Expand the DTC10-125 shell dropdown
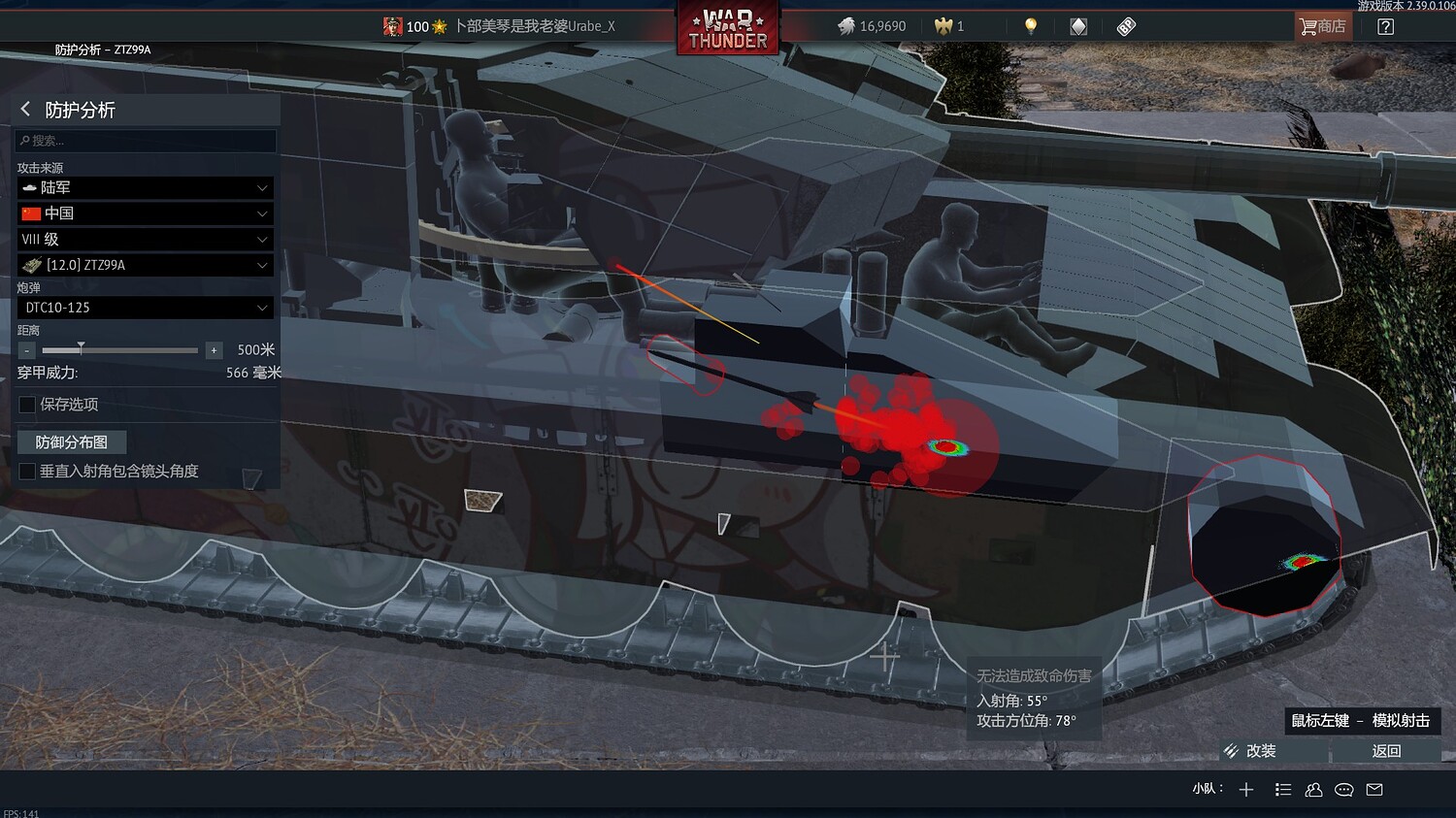 click(144, 308)
